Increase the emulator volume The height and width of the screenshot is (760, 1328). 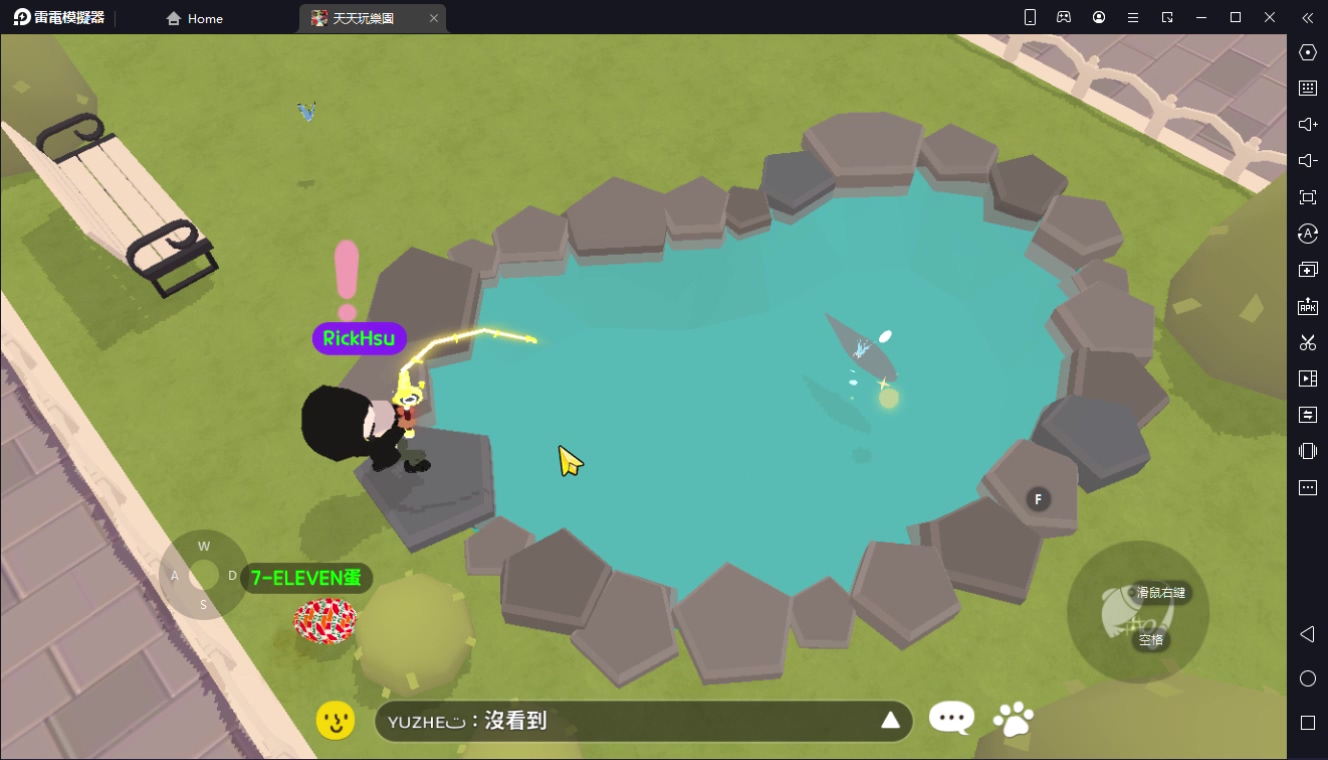pyautogui.click(x=1307, y=124)
